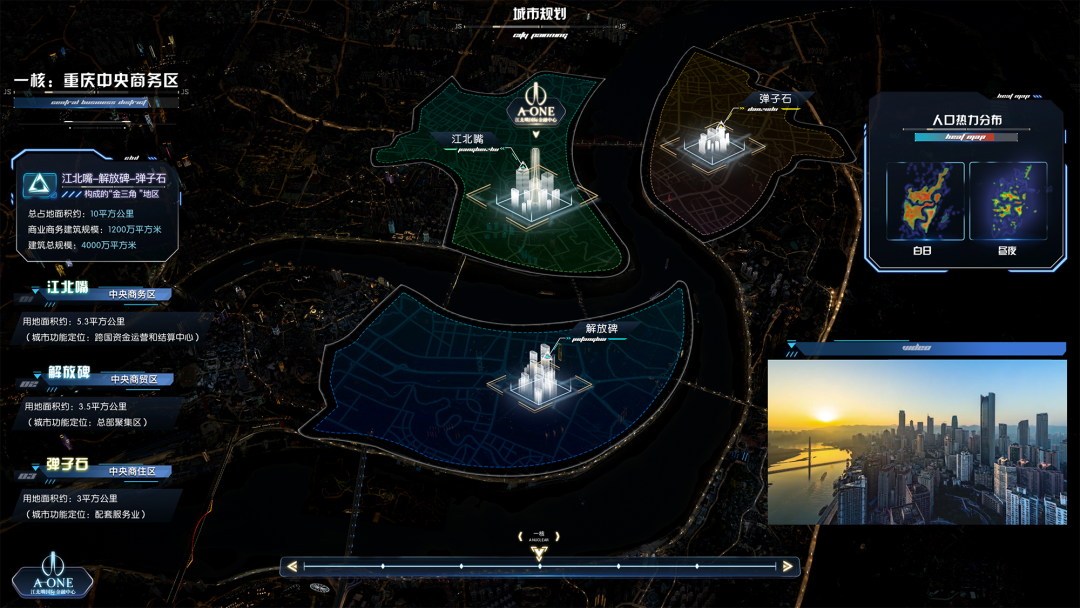Select the 解放碑 district building marker
1080x608 pixels.
point(544,376)
